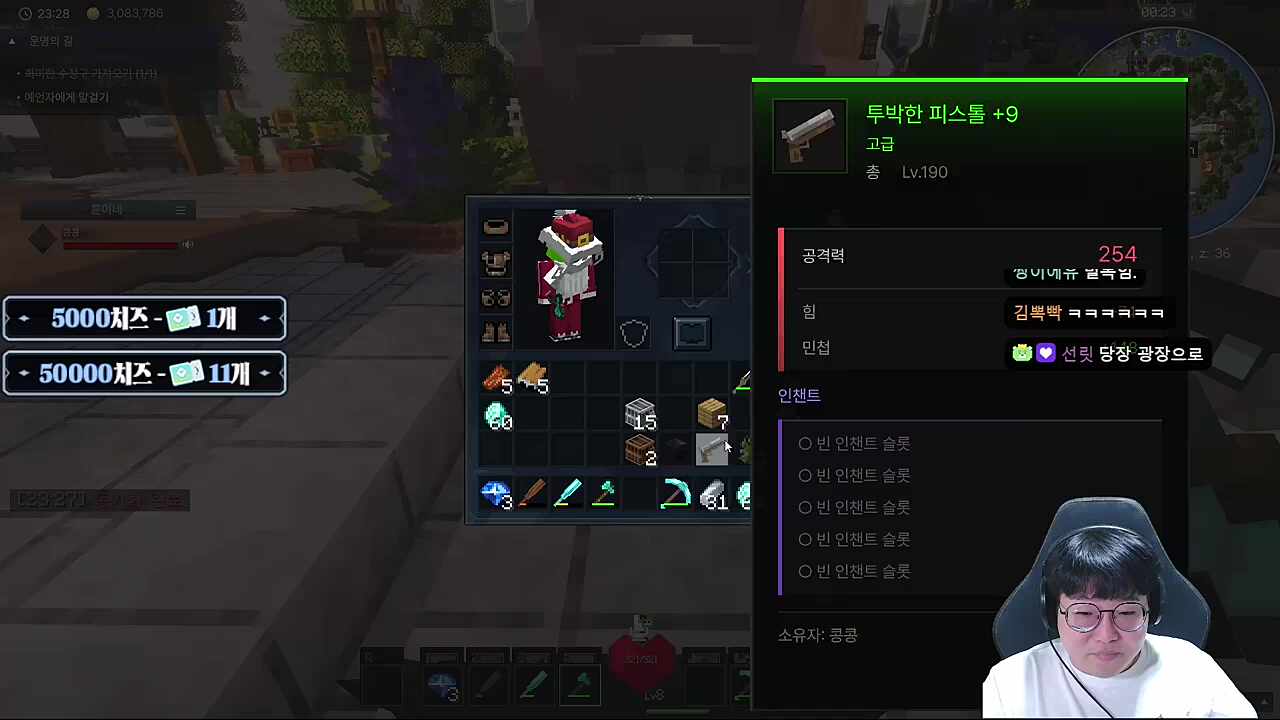The image size is (1280, 720).
Task: Click the helmet armor slot icon
Action: click(496, 225)
